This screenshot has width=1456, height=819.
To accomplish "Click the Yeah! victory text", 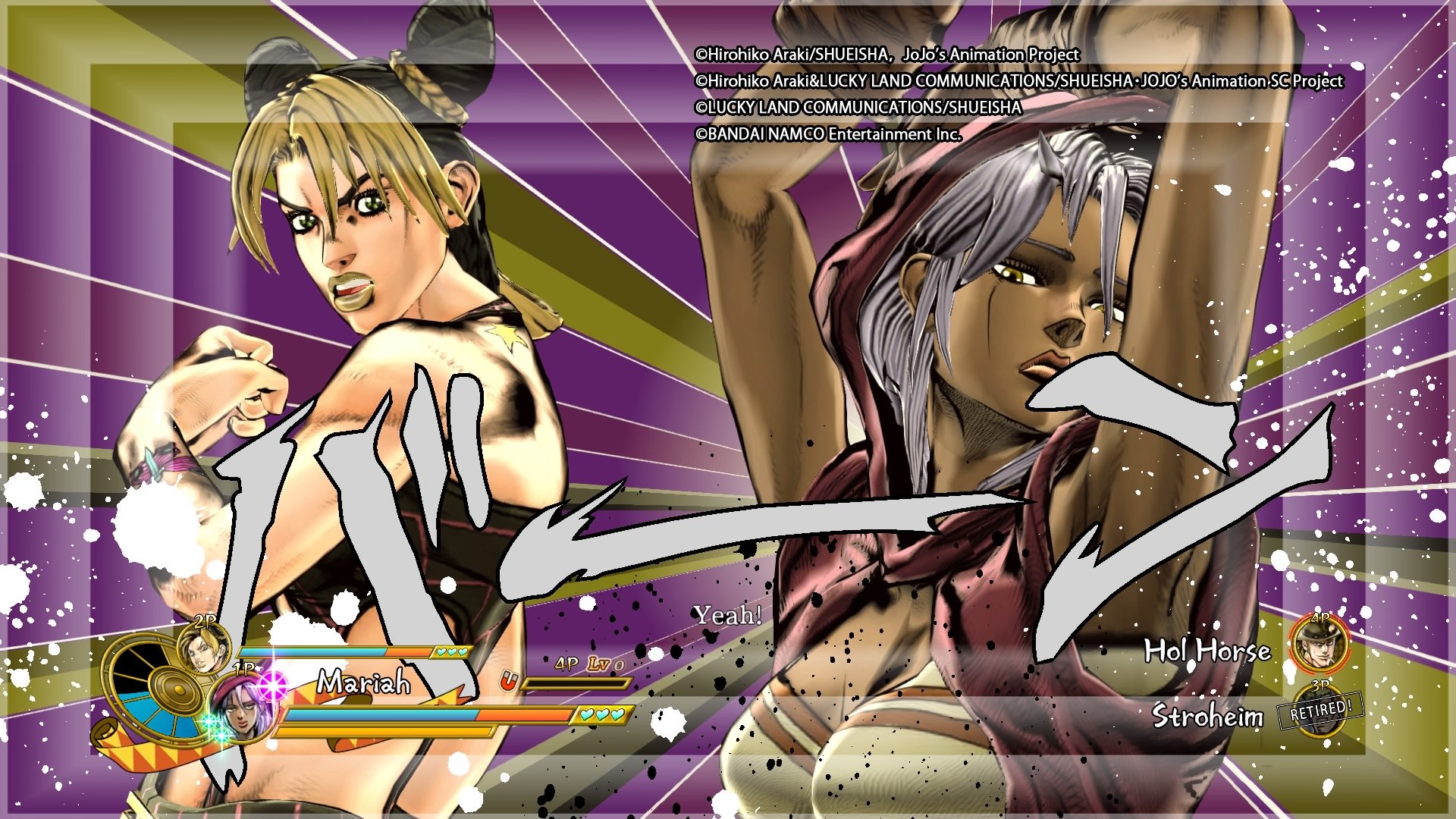I will click(x=728, y=616).
